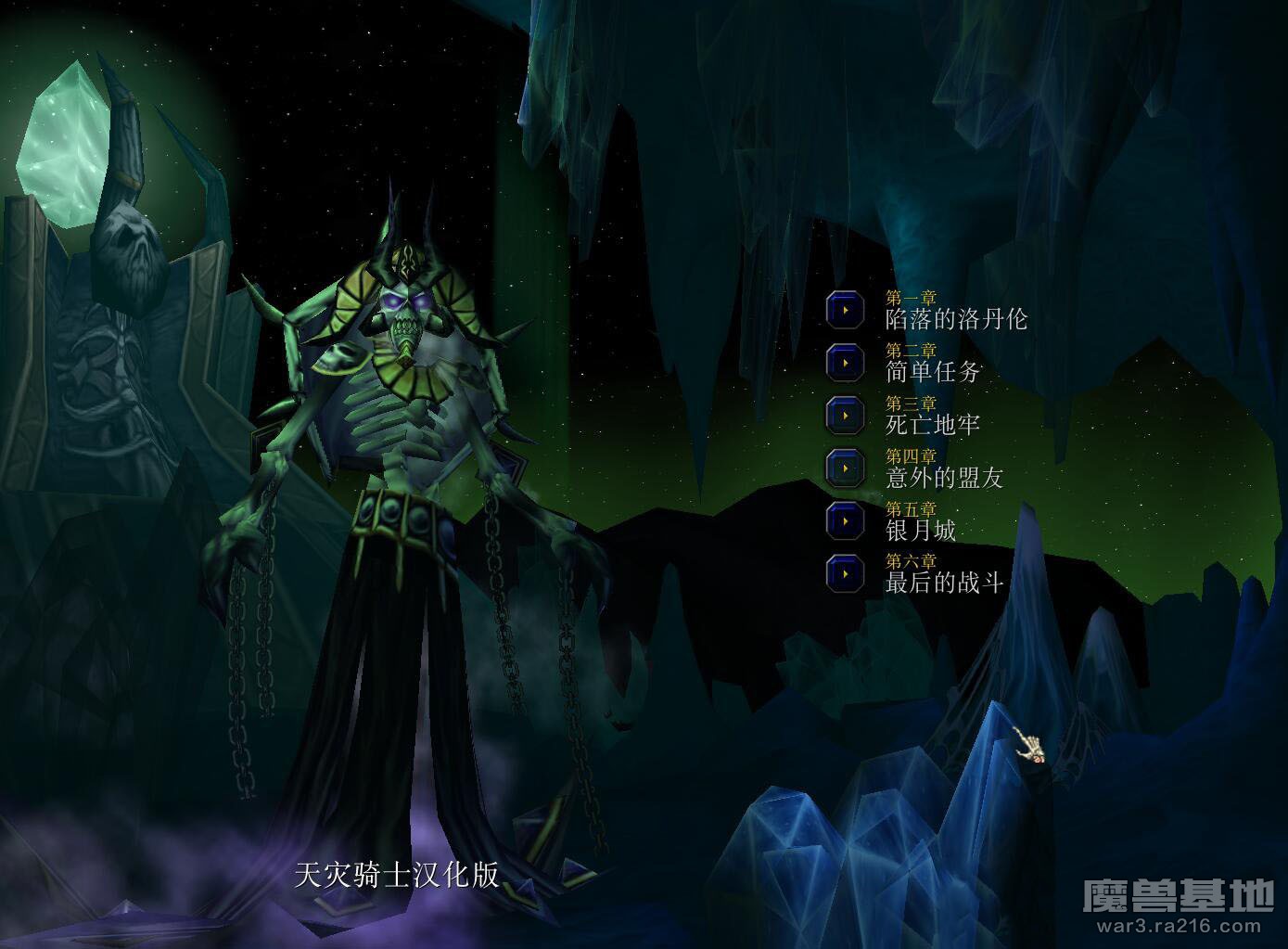Viewport: 1288px width, 949px height.
Task: Play Chapter 6 最后的战斗
Action: click(845, 573)
